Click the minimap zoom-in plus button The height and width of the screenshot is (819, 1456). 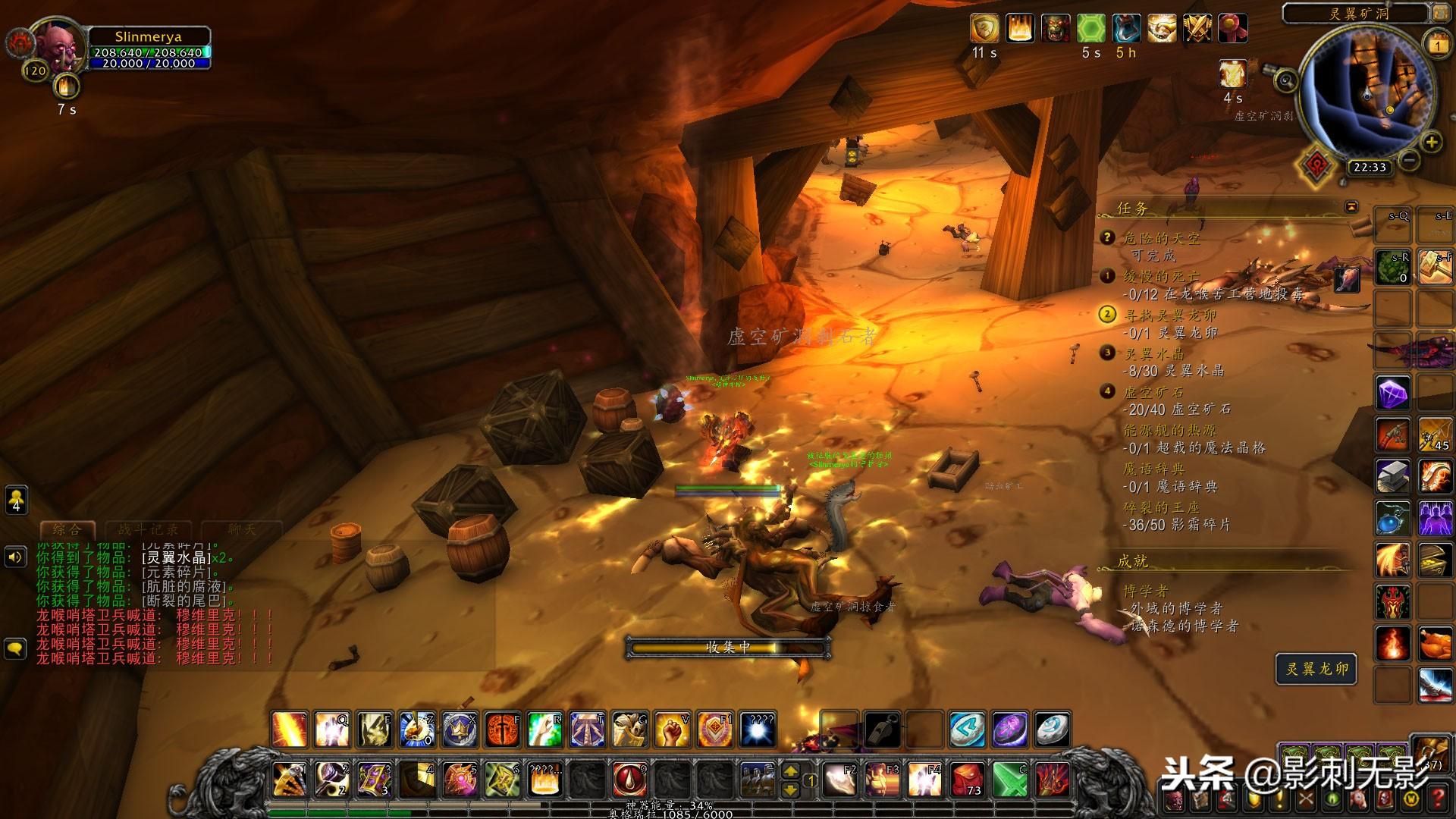click(1431, 142)
